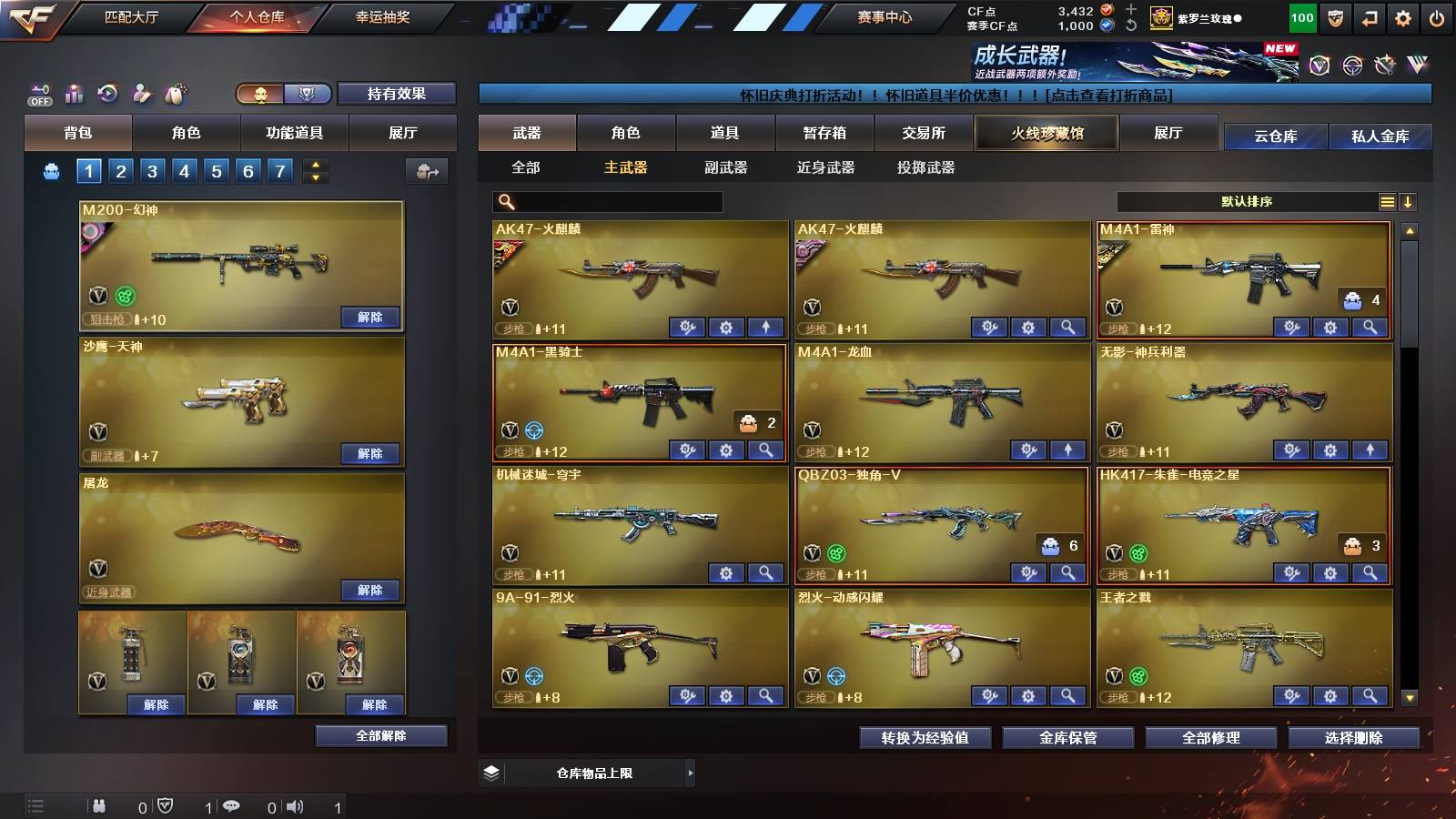The image size is (1456, 819).
Task: Click the 全部解除 button under the backpack
Action: coord(380,735)
